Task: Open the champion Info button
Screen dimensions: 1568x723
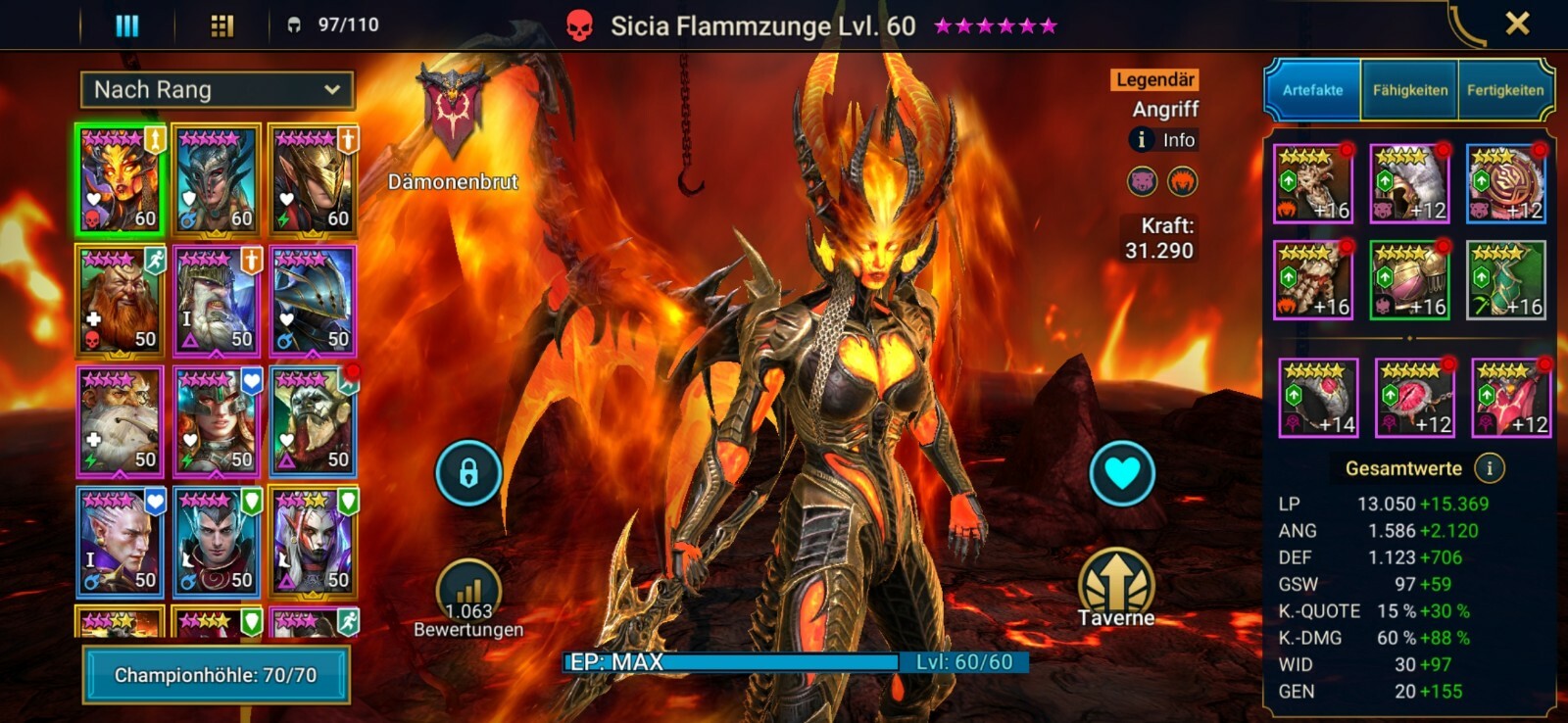Action: (x=1163, y=140)
